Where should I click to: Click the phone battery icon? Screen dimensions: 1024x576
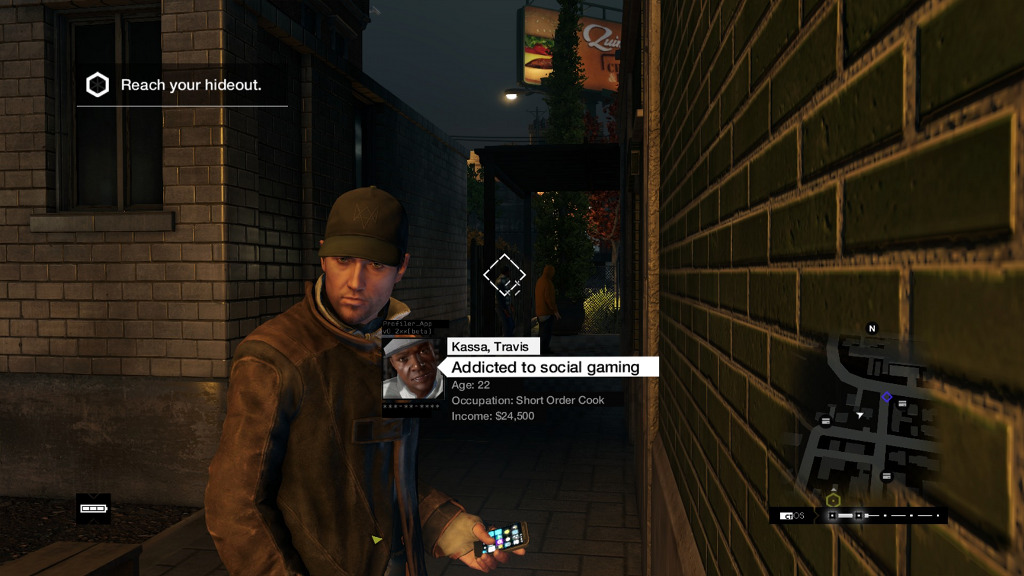point(93,508)
